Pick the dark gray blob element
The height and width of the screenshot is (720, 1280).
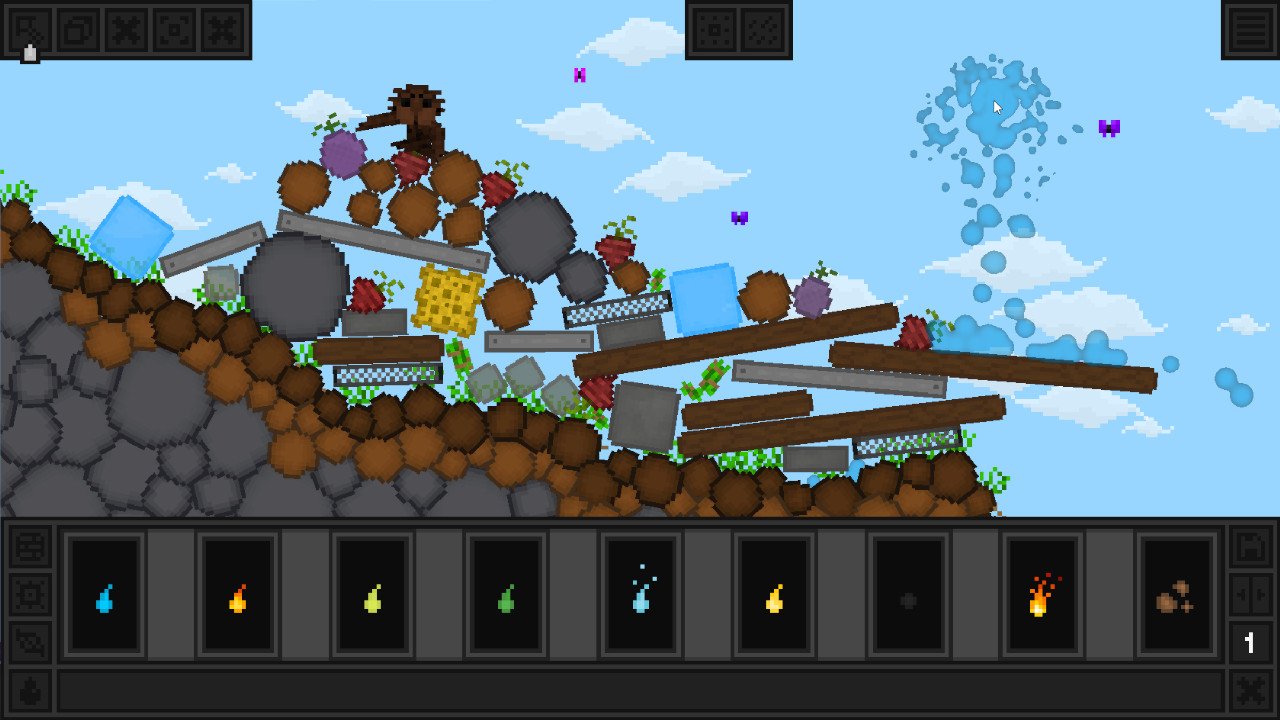click(x=908, y=598)
